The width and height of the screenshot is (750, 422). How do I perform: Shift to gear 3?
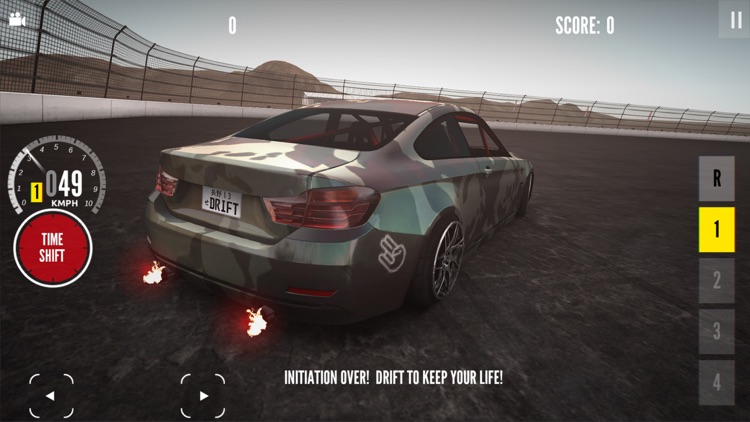pyautogui.click(x=716, y=331)
